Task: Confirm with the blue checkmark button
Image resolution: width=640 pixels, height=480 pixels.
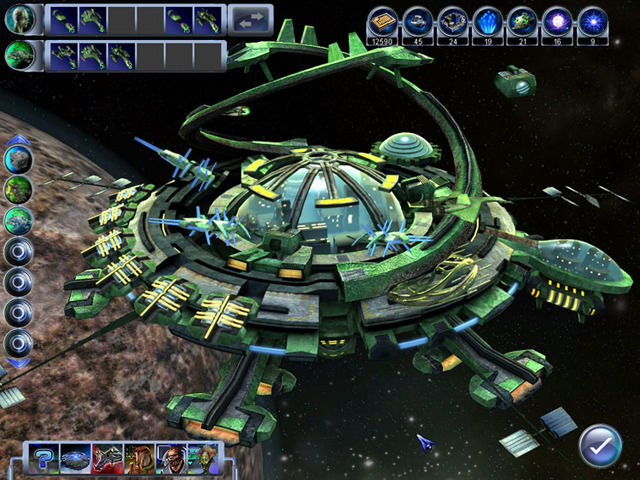Action: [x=599, y=444]
